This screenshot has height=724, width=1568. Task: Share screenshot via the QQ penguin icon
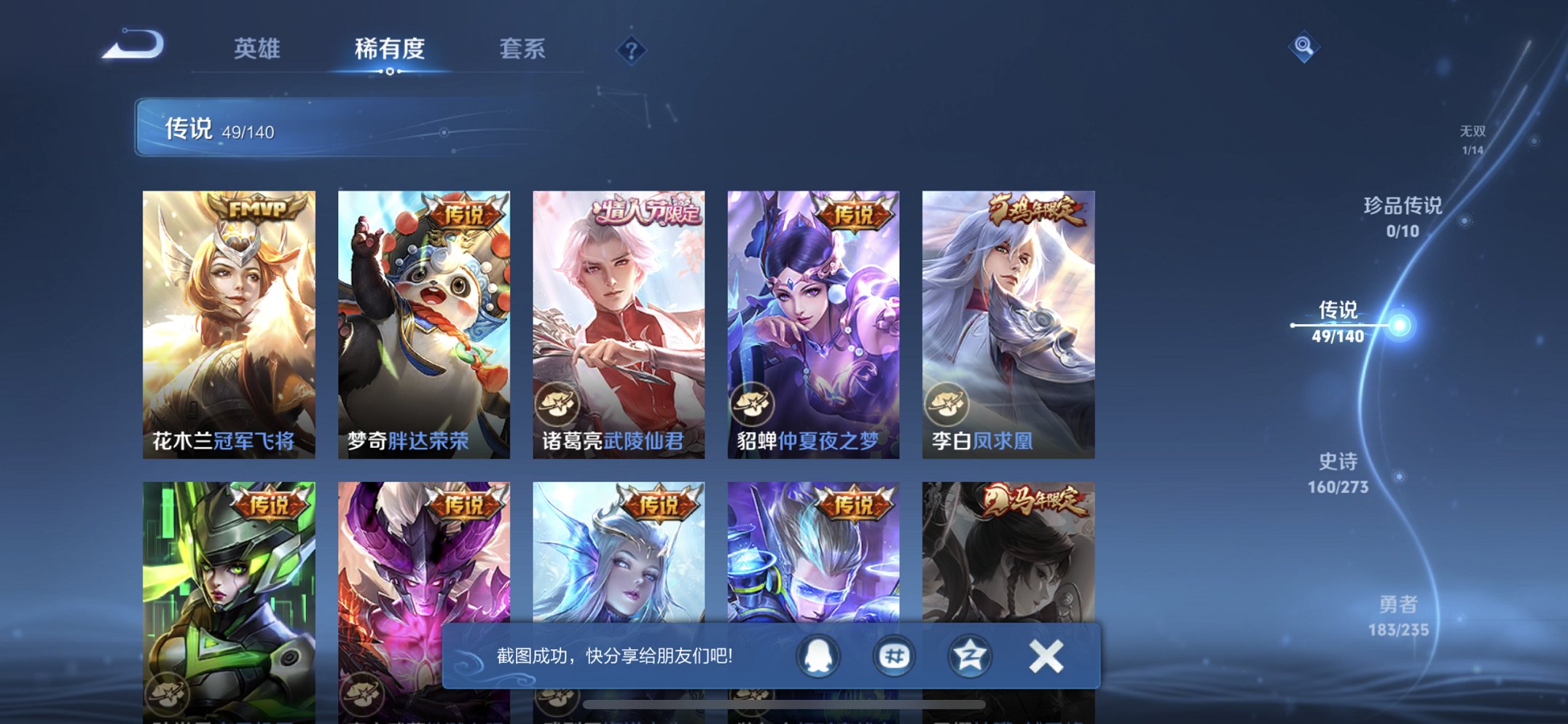(818, 655)
